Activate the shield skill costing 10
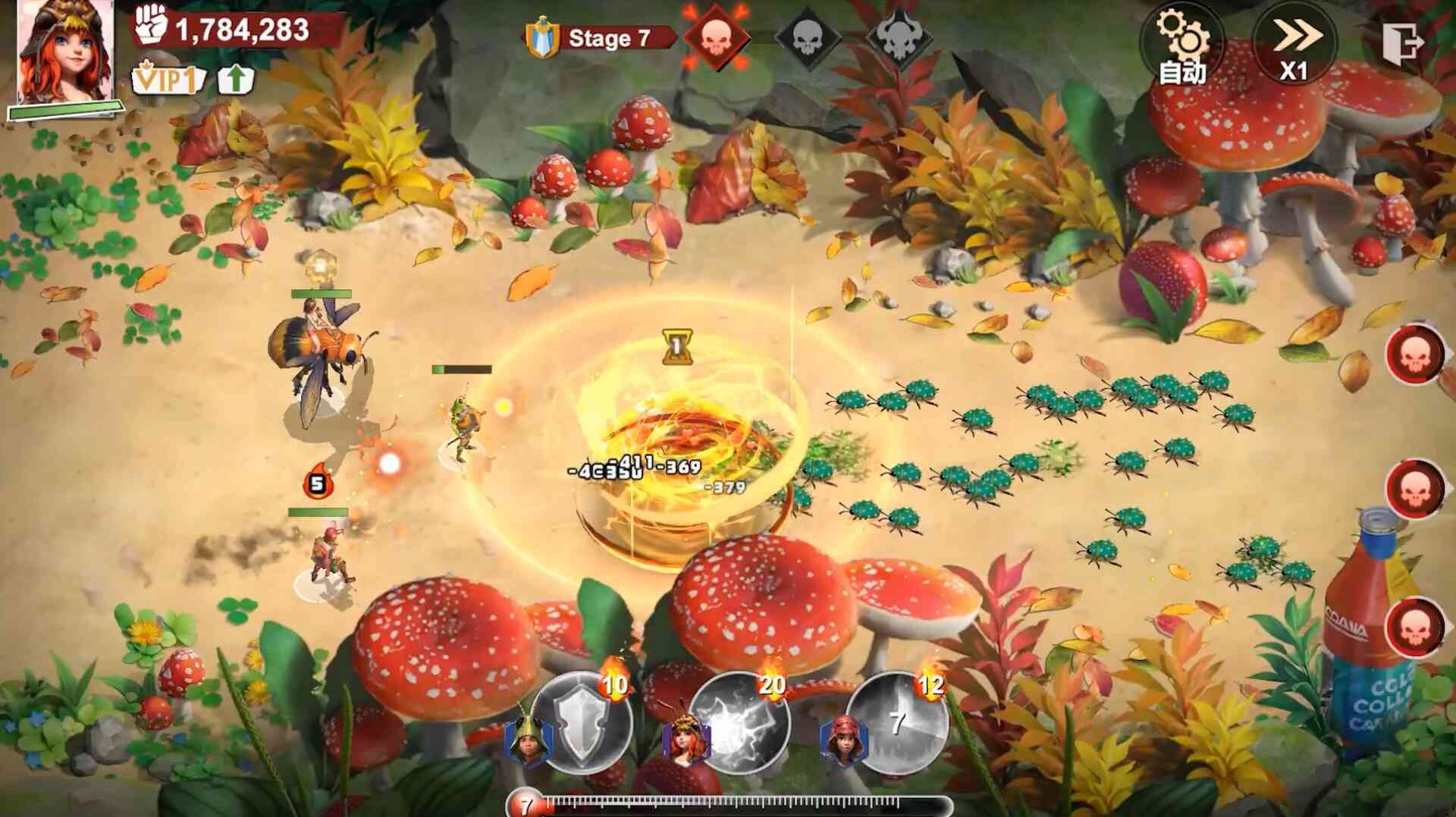1456x817 pixels. click(583, 722)
